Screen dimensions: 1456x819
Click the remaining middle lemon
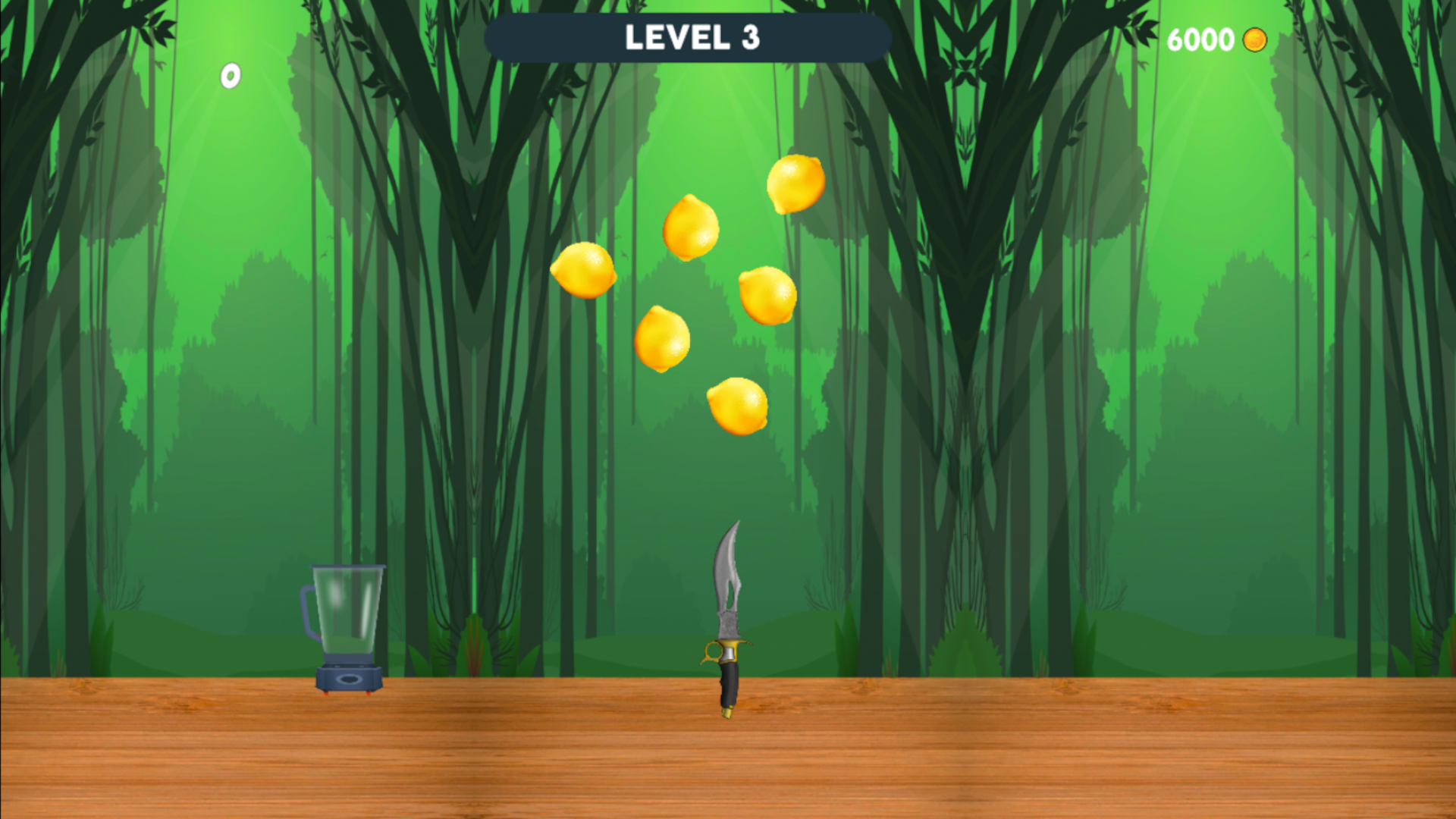point(690,227)
